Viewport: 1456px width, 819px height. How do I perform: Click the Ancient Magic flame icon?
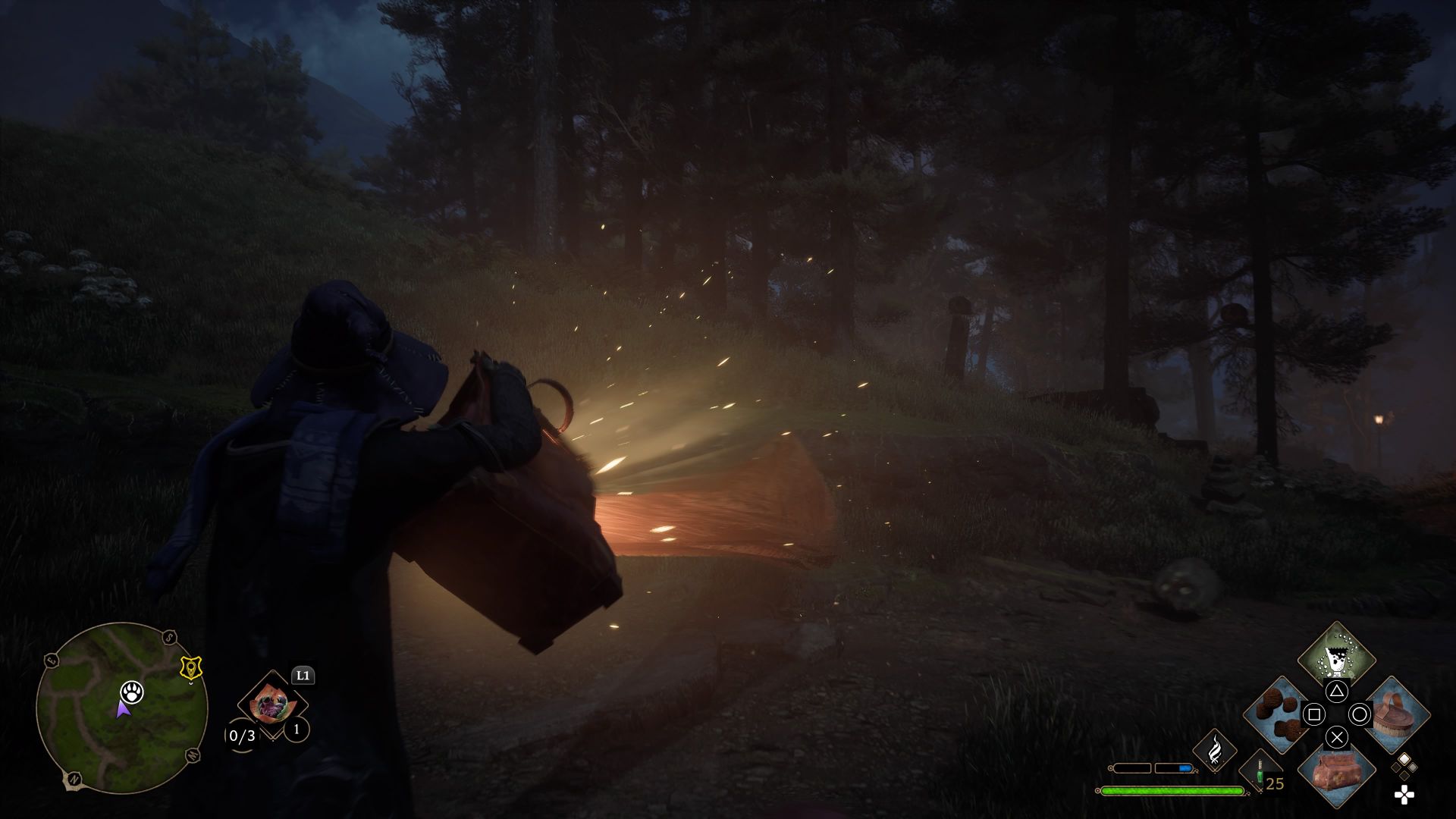[x=1214, y=749]
